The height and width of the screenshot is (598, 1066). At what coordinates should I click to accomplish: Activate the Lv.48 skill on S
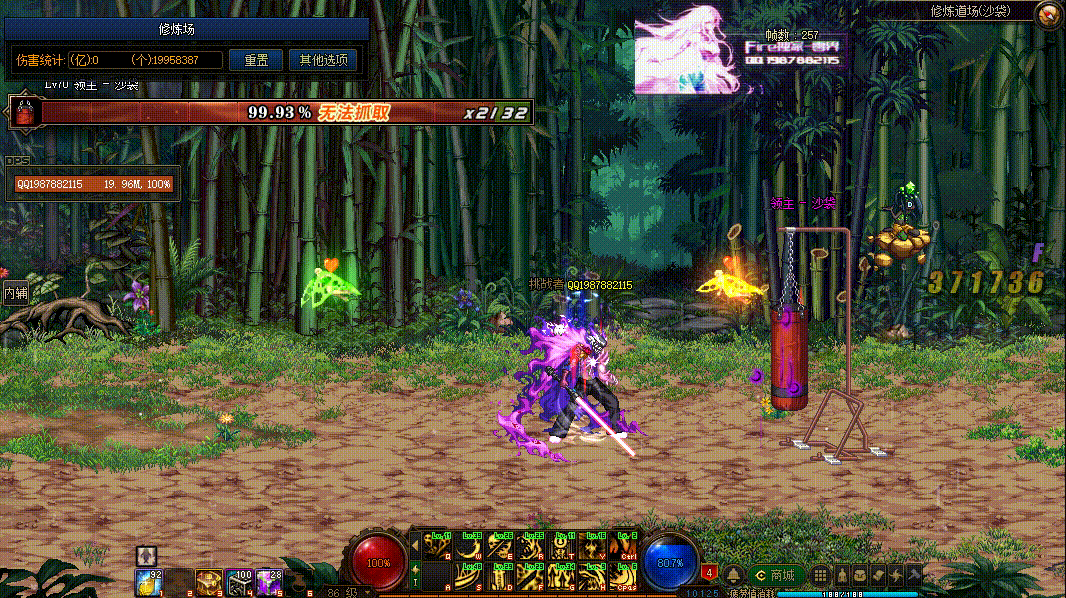point(469,576)
